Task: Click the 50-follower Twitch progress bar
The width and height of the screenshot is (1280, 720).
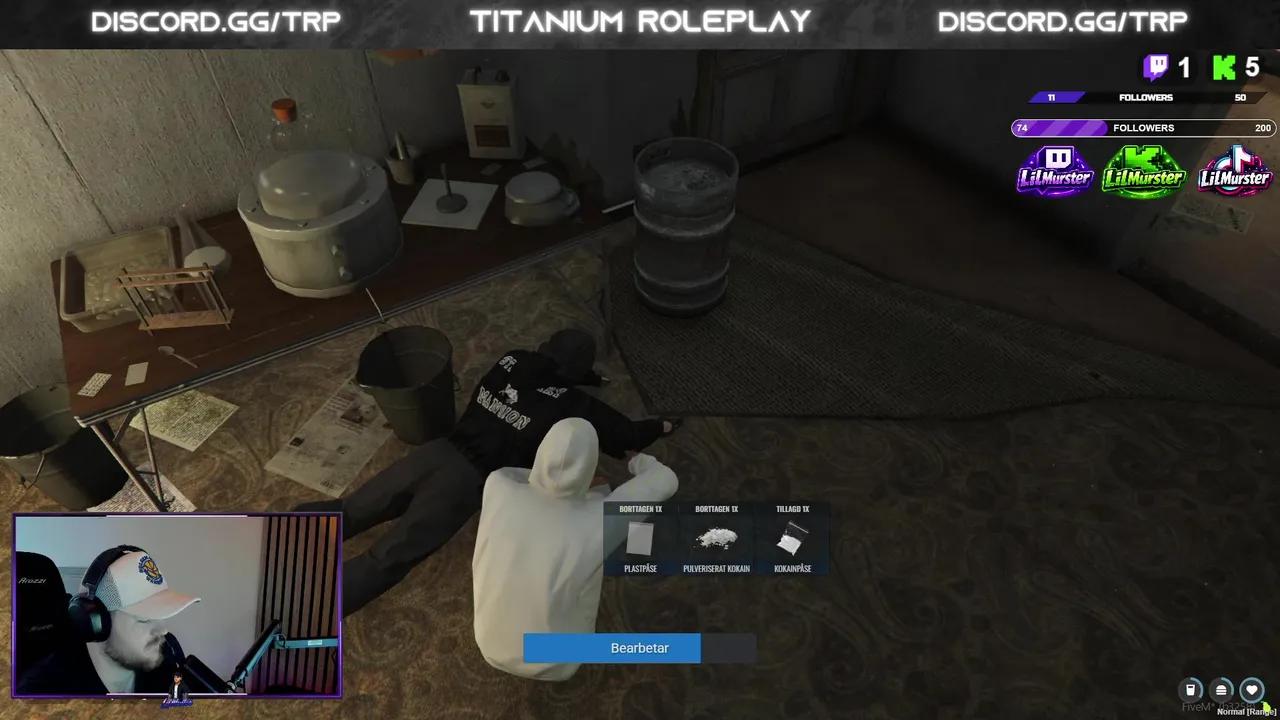Action: click(x=1147, y=97)
